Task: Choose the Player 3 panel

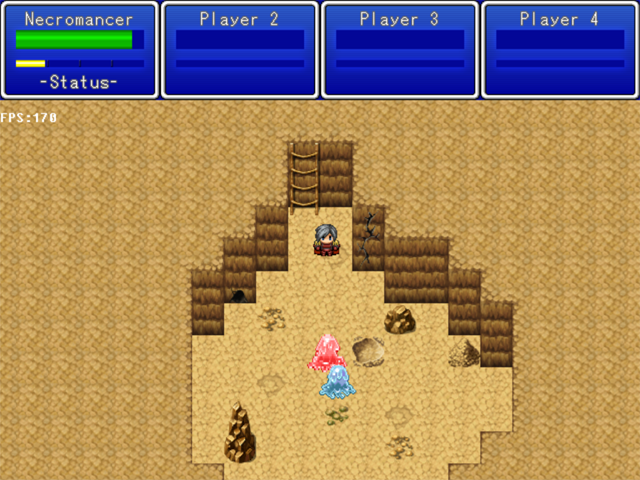Action: (400, 50)
